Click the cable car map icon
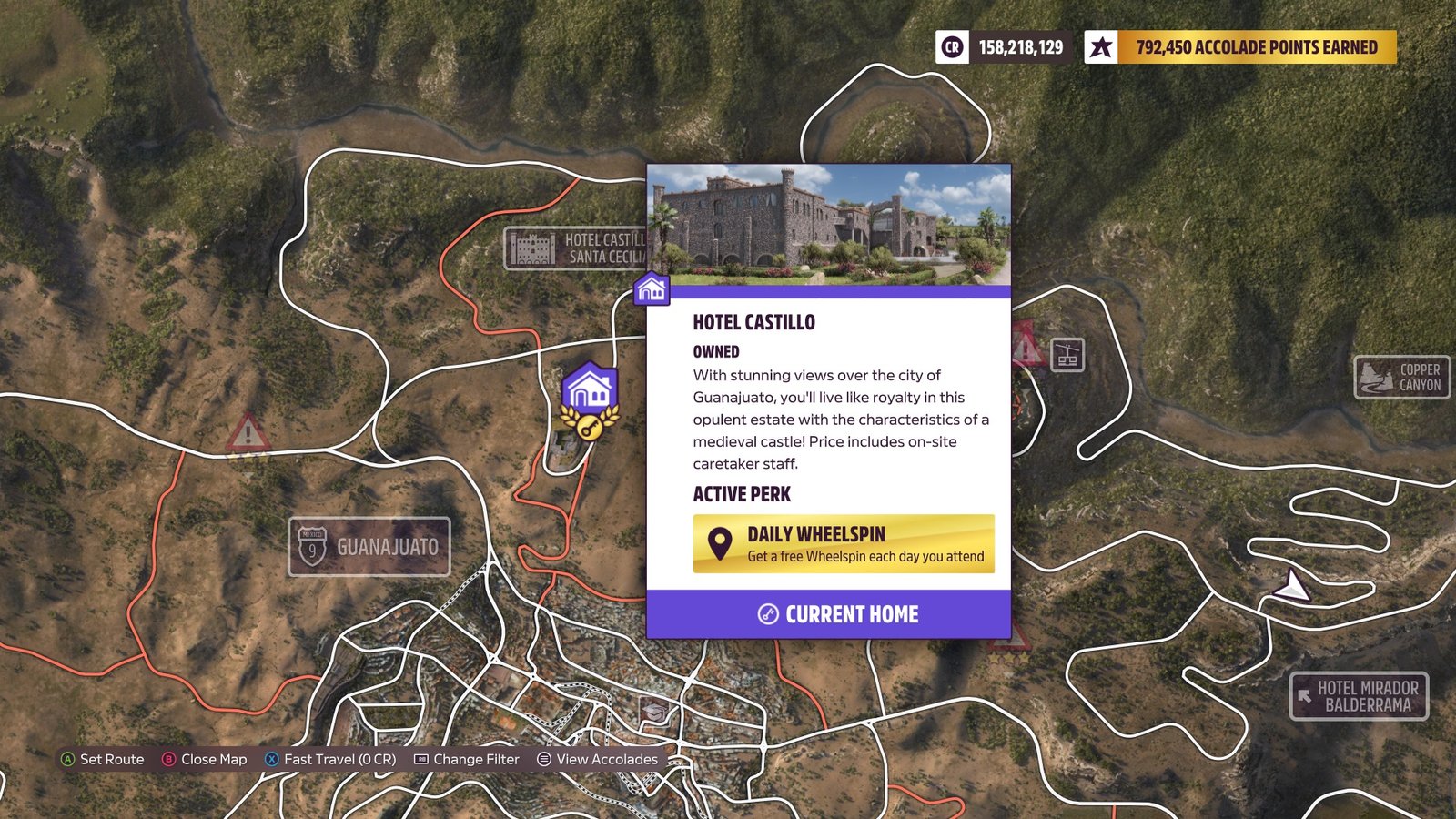This screenshot has height=819, width=1456. tap(1067, 355)
